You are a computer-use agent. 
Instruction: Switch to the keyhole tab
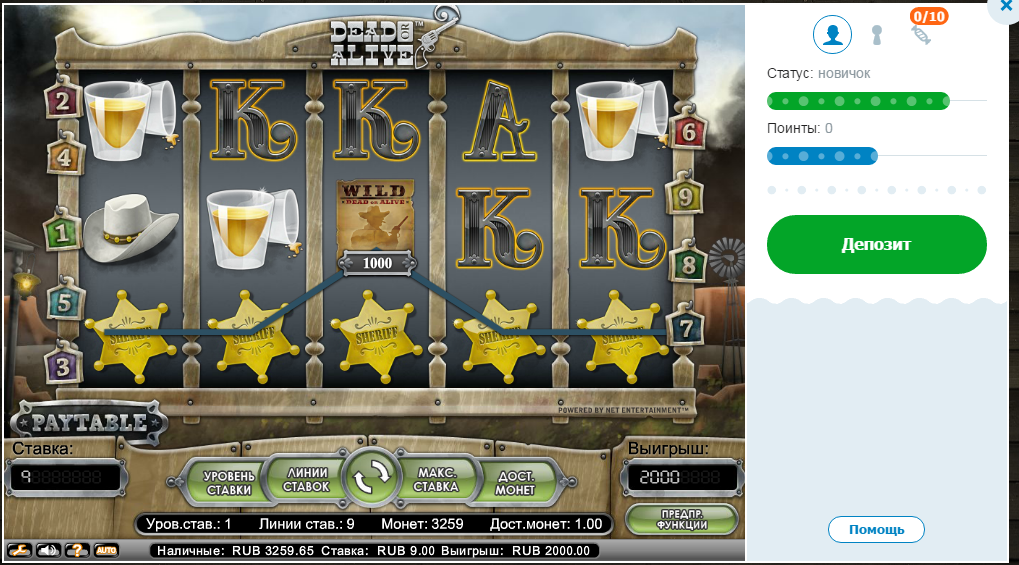pos(878,36)
